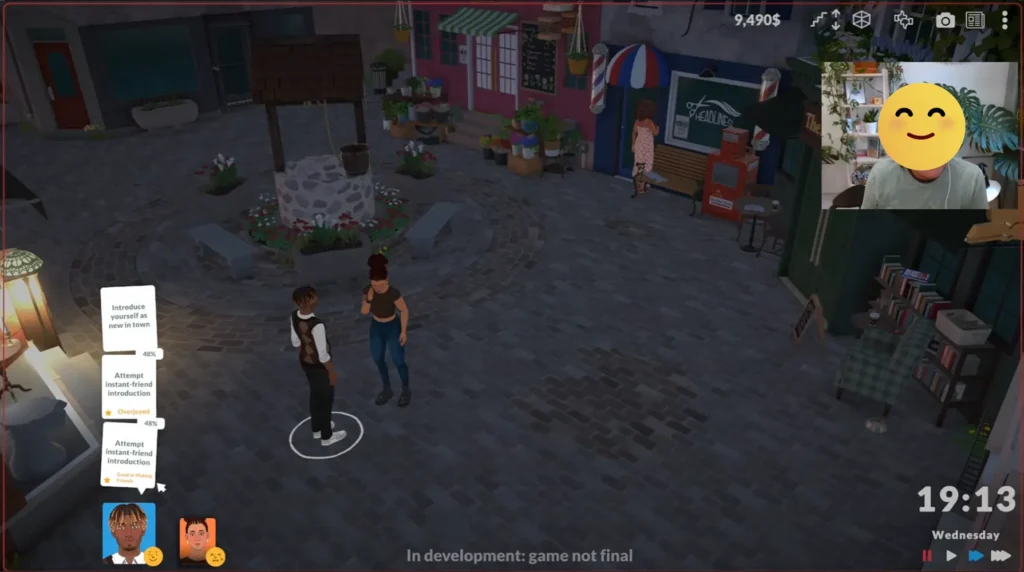Screen dimensions: 1024x572
Task: Open the three-dot options menu
Action: click(1004, 20)
